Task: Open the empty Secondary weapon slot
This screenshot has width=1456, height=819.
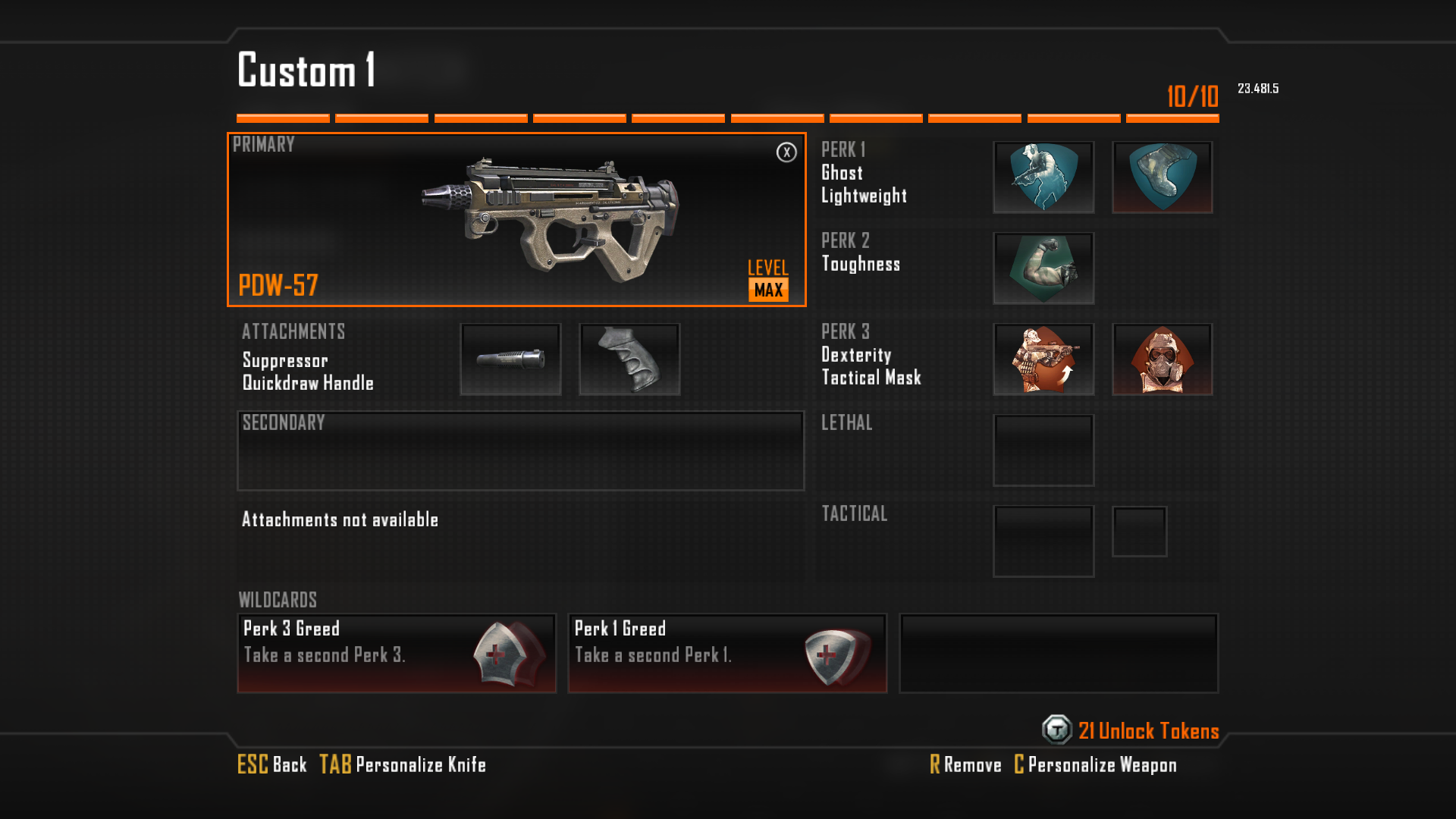Action: point(520,451)
